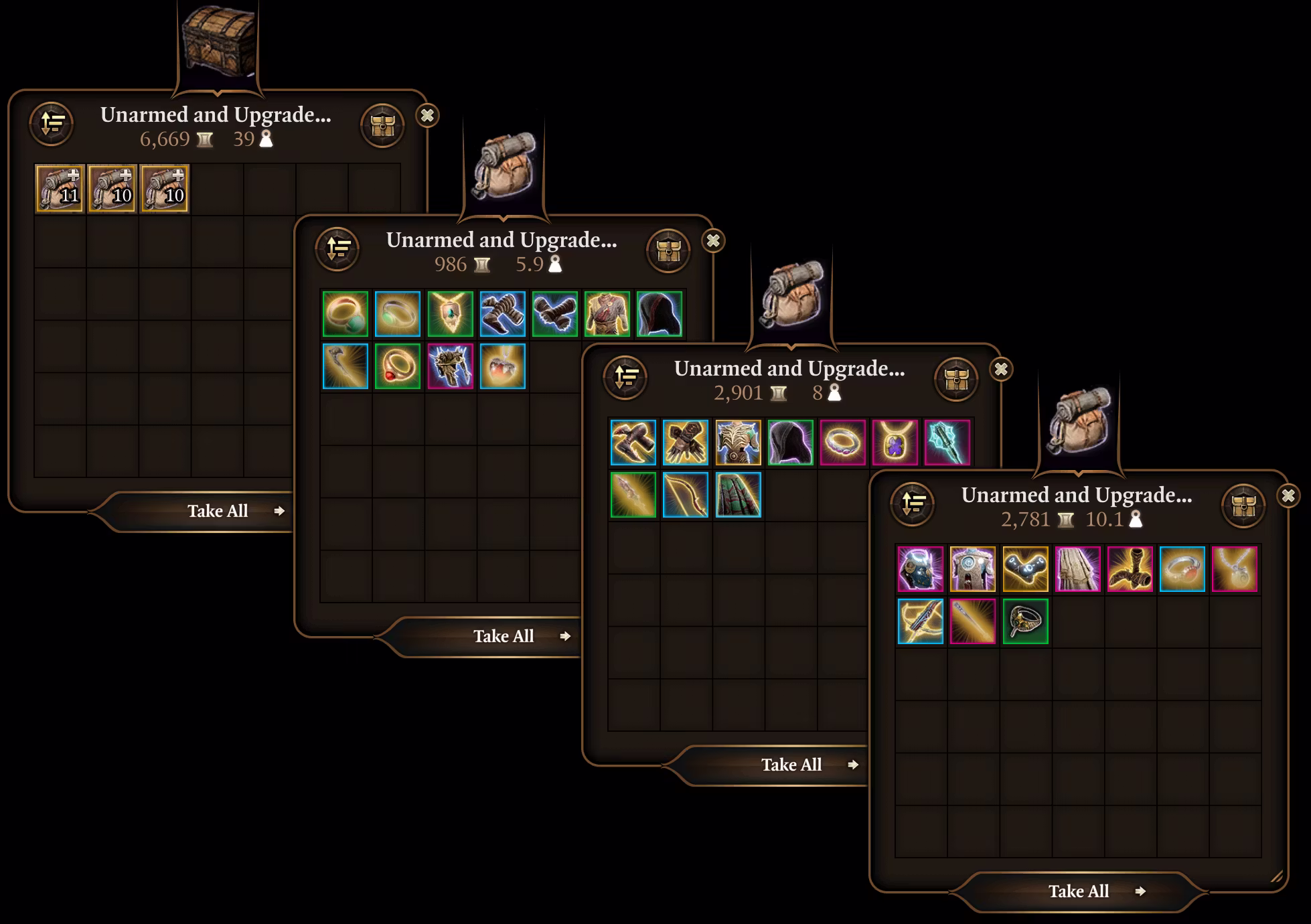Select the red tunic armour item

(x=607, y=314)
